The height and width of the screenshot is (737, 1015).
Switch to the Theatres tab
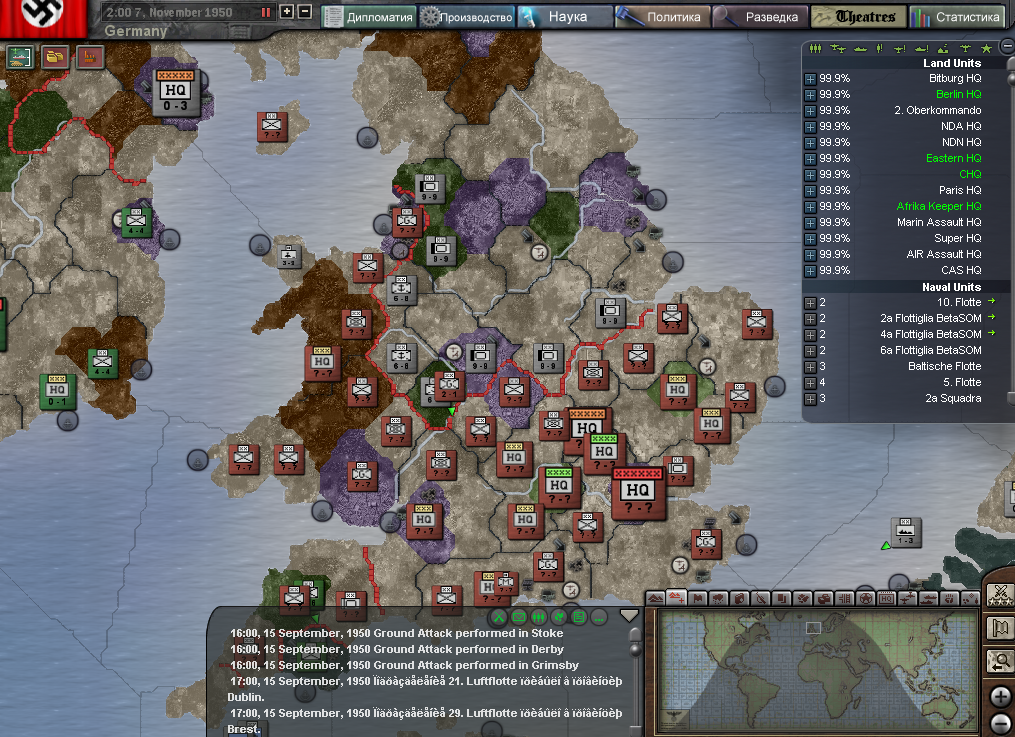point(858,17)
